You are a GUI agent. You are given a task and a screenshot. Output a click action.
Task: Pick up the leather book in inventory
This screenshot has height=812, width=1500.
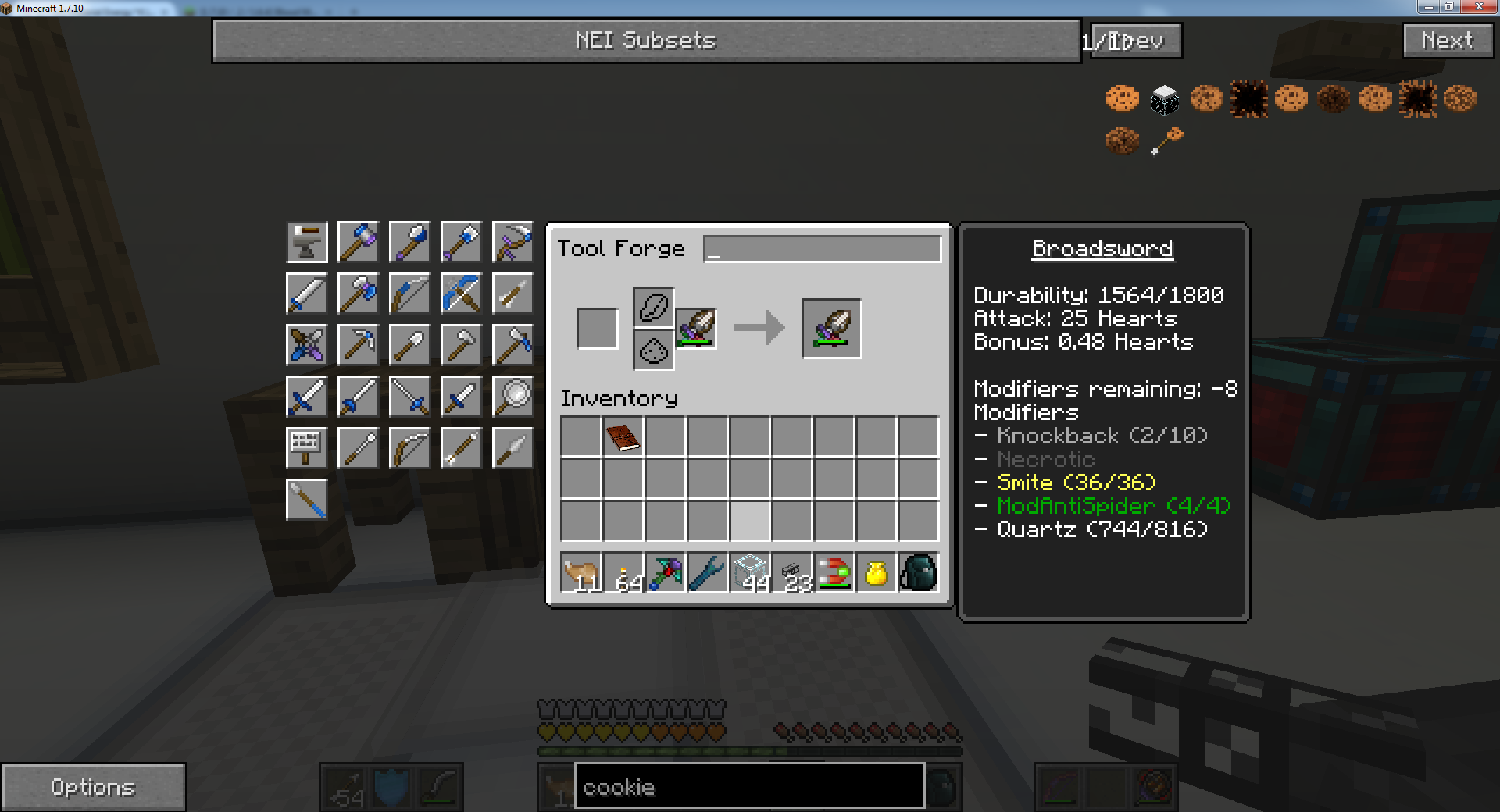coord(623,436)
